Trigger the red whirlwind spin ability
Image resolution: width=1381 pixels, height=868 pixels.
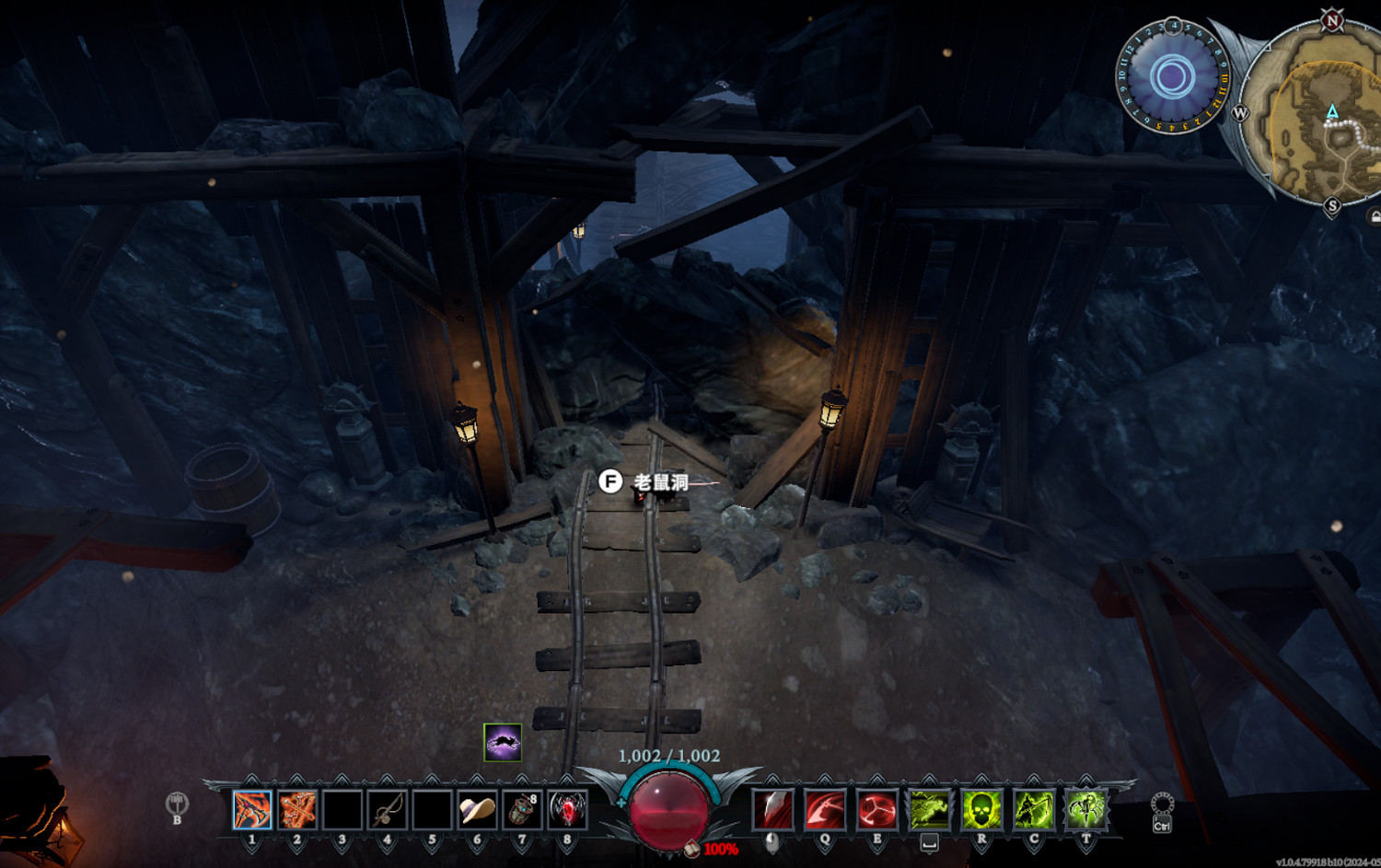pyautogui.click(x=877, y=810)
